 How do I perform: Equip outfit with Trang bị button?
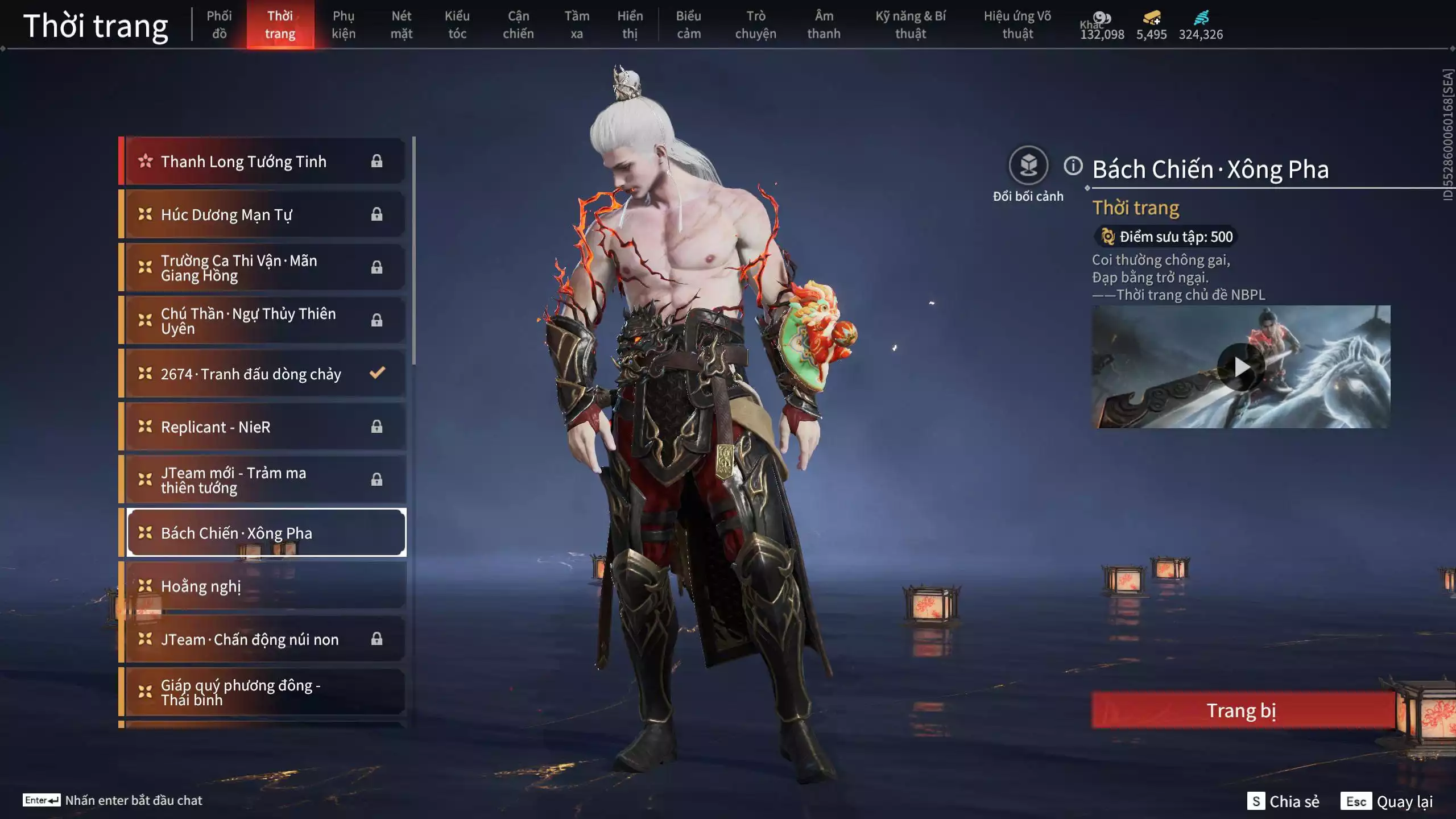tap(1242, 710)
